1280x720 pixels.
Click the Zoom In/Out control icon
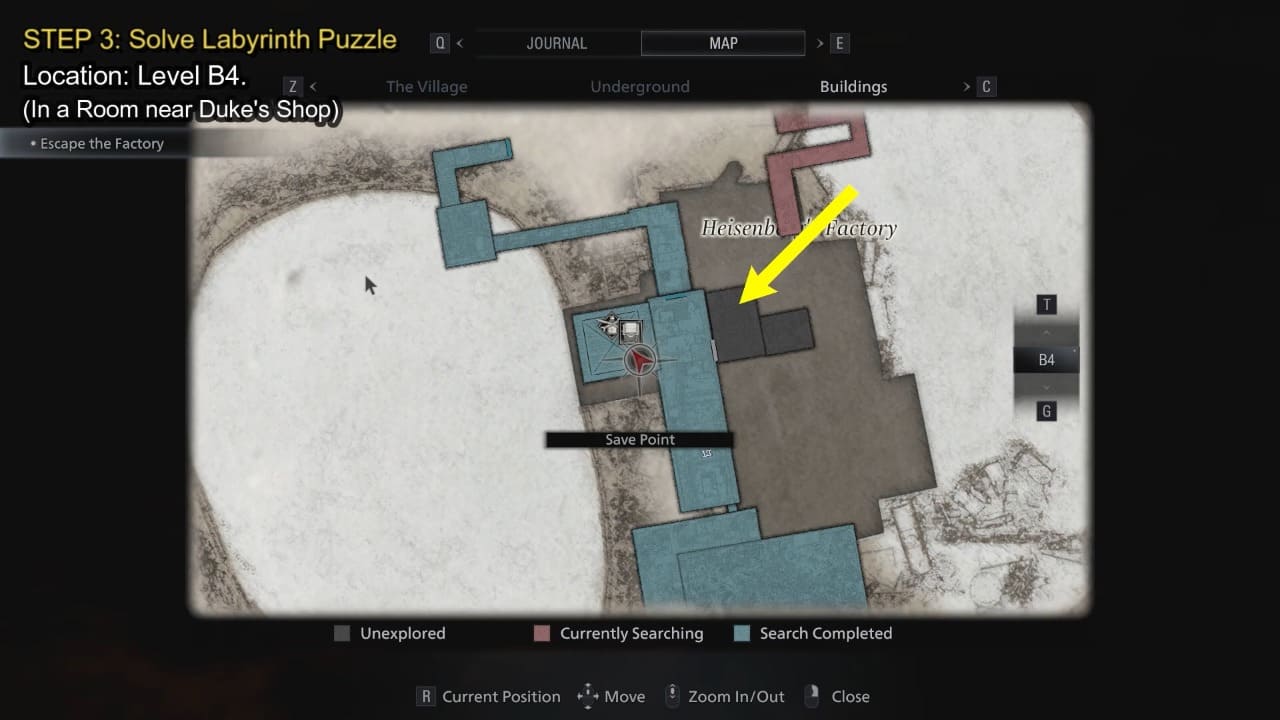[x=673, y=696]
